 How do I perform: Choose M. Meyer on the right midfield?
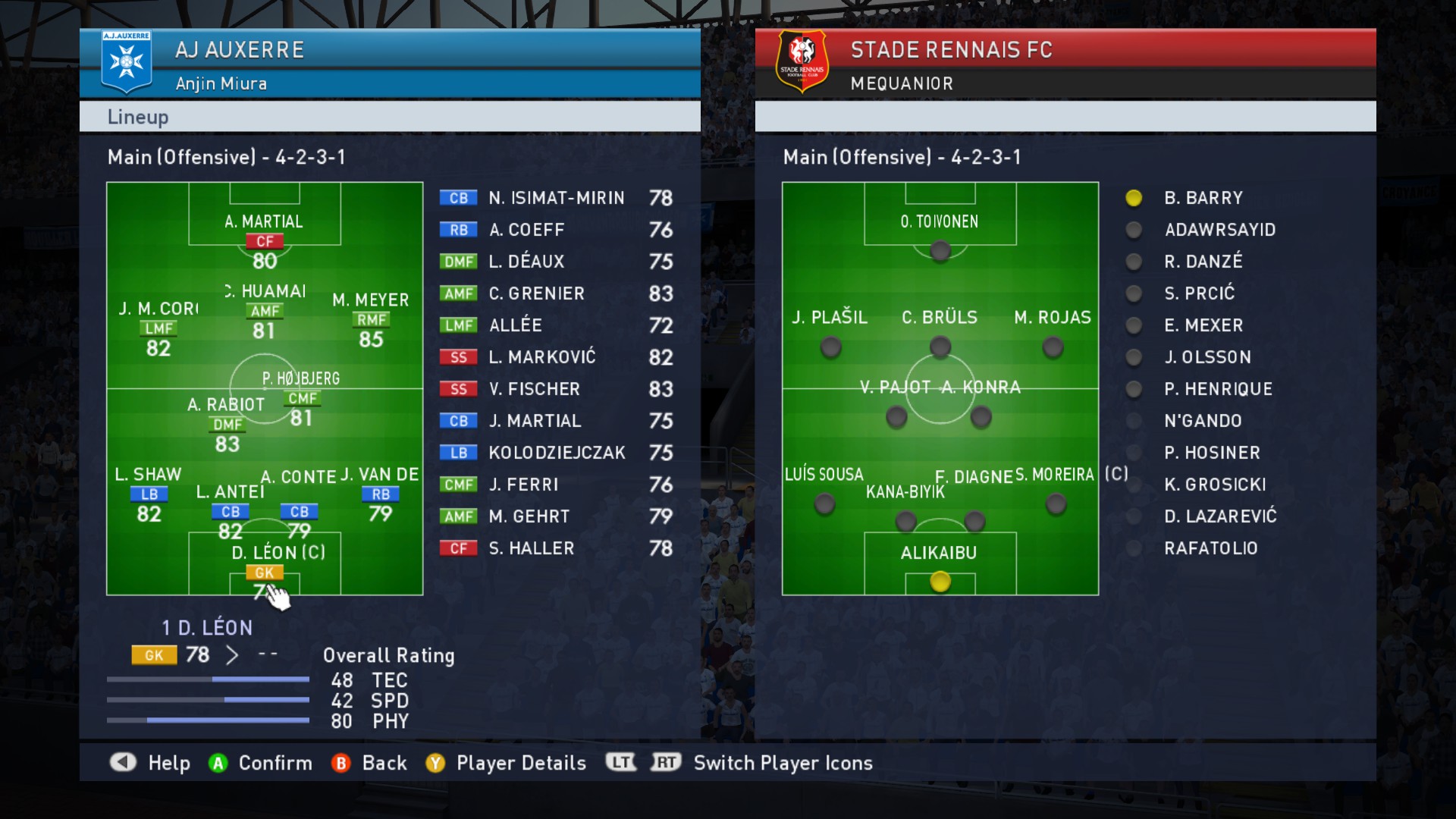(x=371, y=320)
